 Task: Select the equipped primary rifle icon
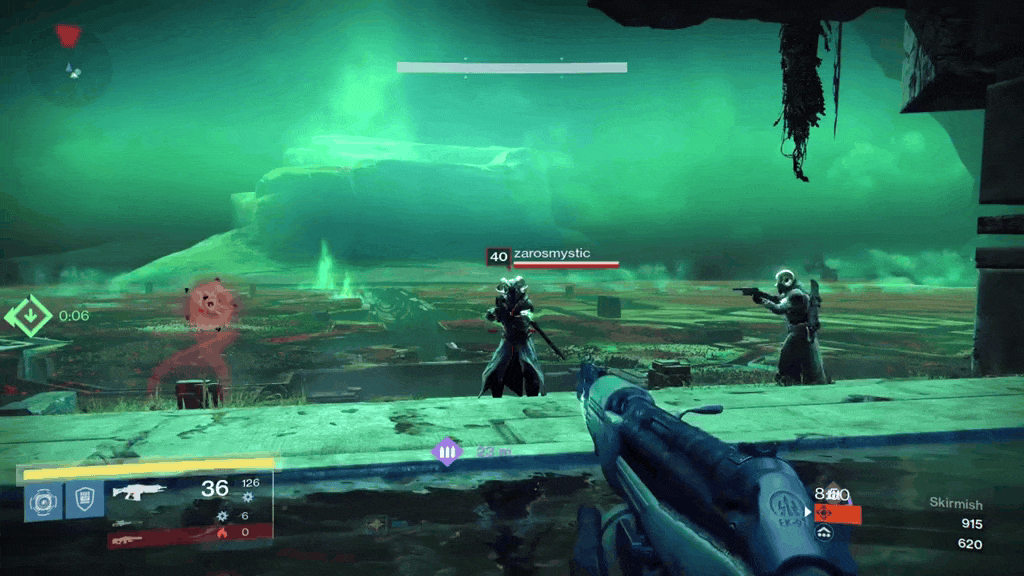pyautogui.click(x=138, y=491)
